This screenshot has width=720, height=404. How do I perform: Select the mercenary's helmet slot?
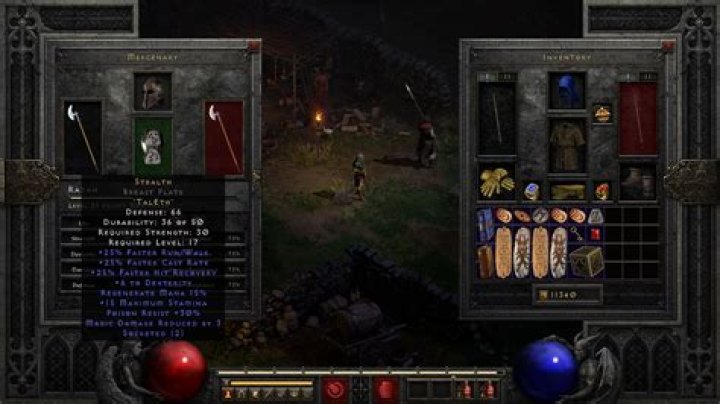[153, 92]
